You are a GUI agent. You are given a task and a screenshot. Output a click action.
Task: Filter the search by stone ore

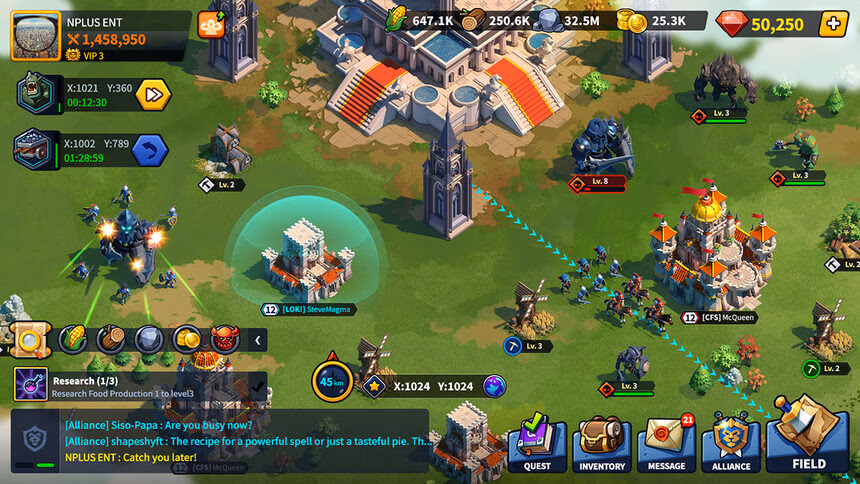click(149, 340)
